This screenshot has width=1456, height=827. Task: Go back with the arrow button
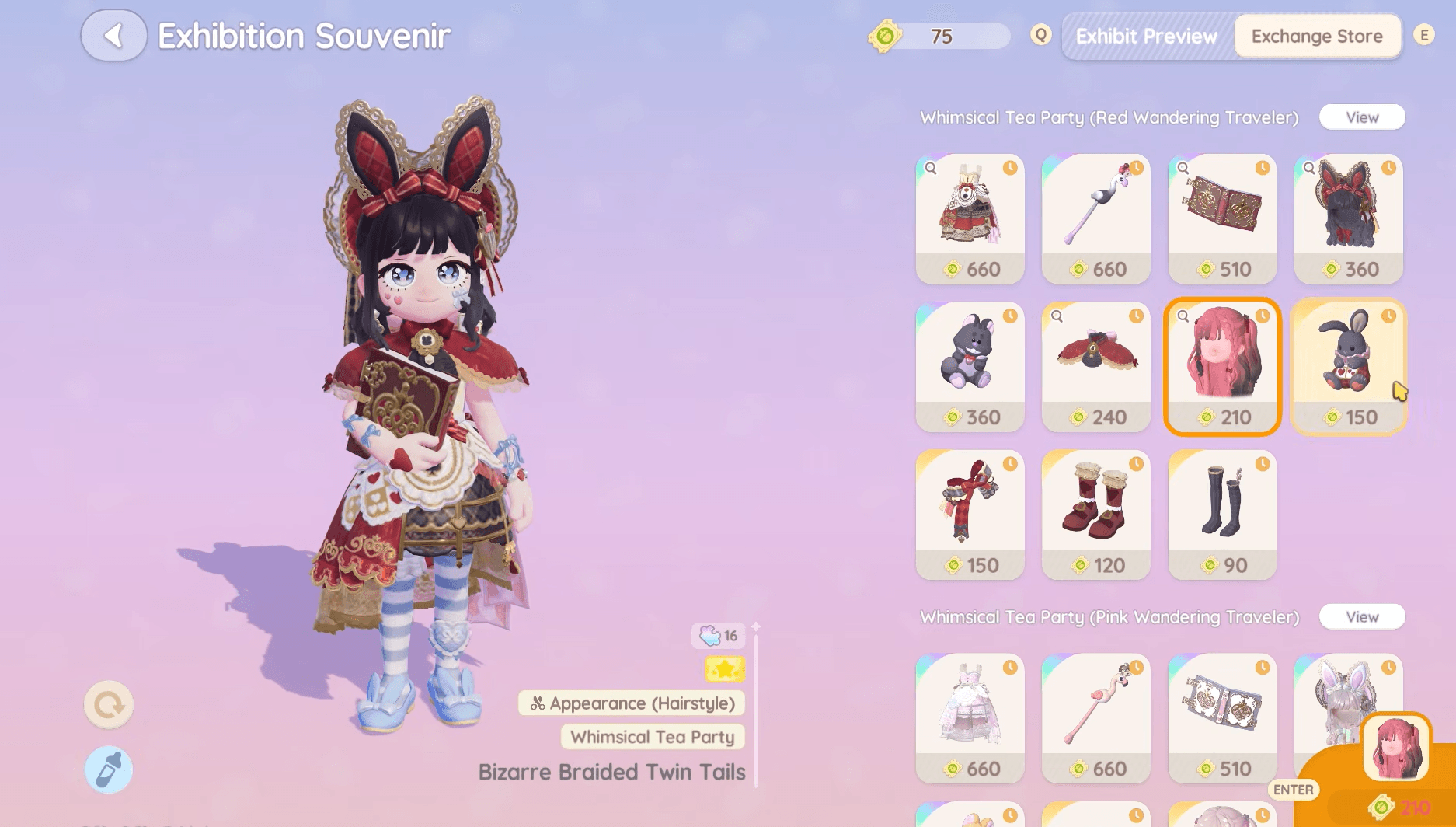coord(113,36)
